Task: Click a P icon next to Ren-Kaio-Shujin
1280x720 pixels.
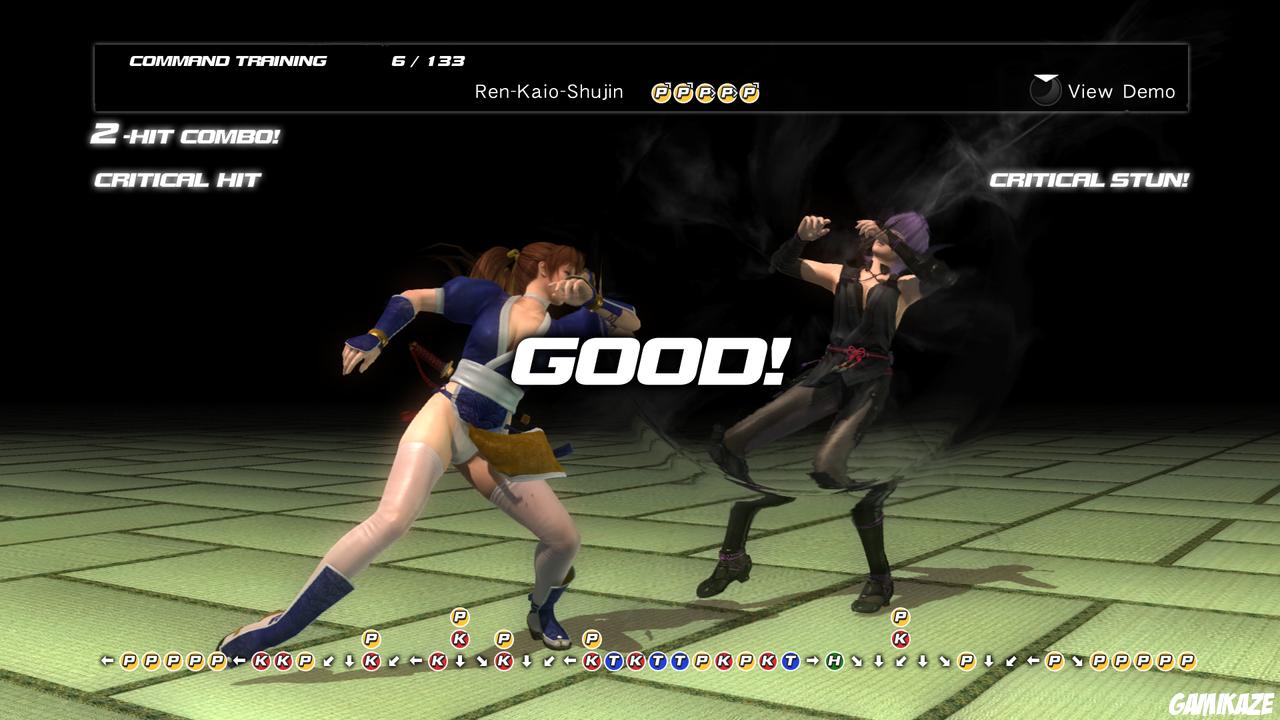Action: (x=659, y=91)
